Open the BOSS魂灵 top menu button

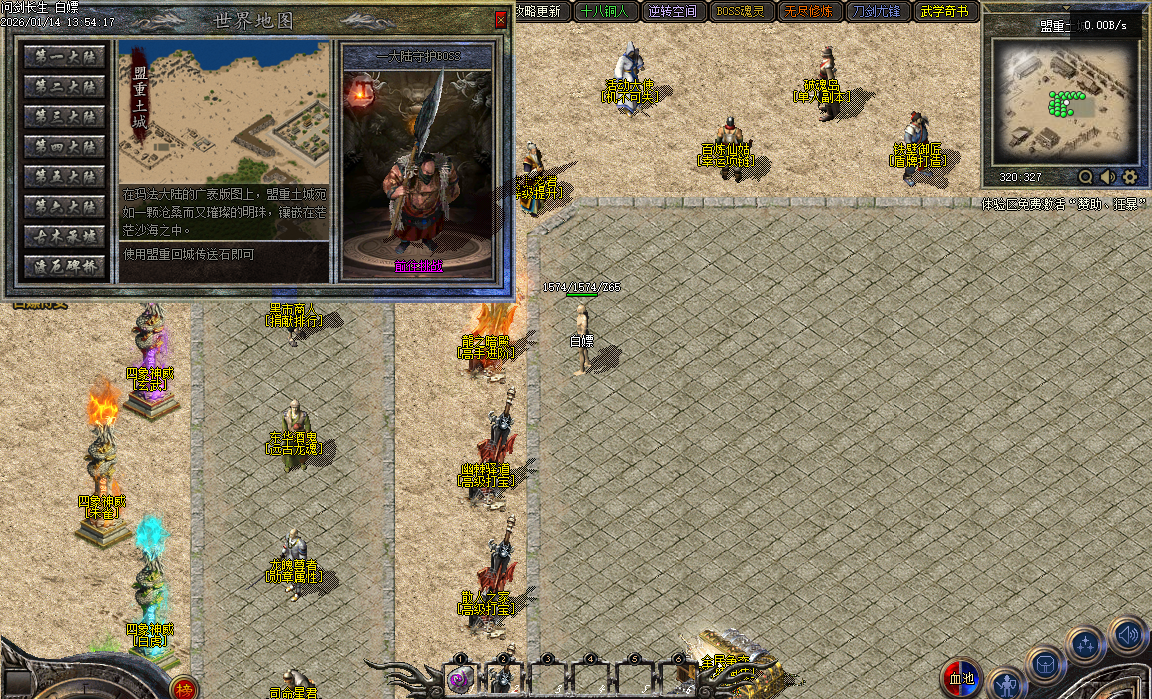pyautogui.click(x=740, y=12)
